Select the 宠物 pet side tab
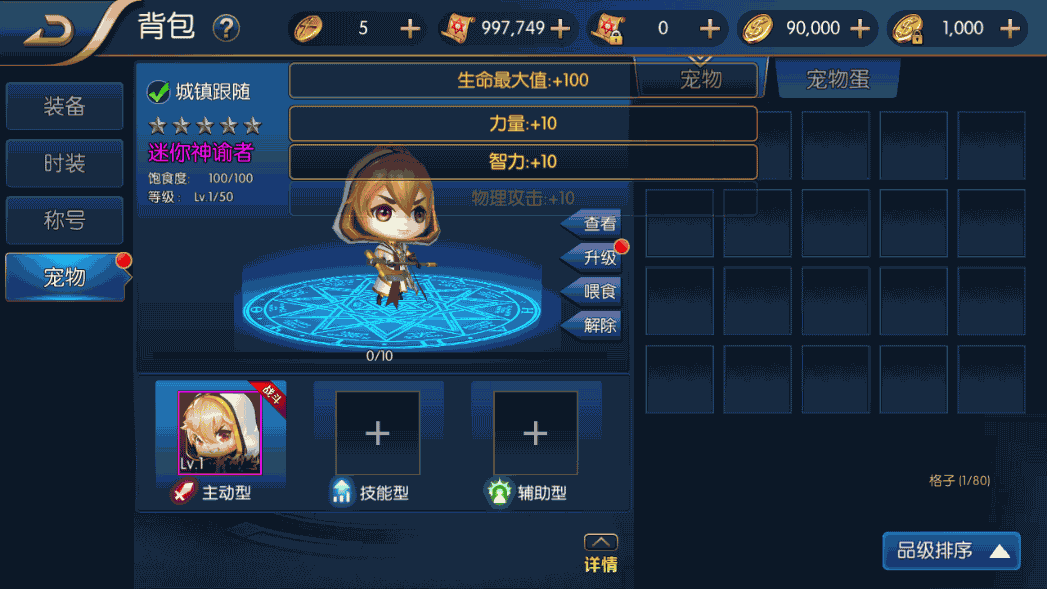1047x589 pixels. tap(65, 277)
